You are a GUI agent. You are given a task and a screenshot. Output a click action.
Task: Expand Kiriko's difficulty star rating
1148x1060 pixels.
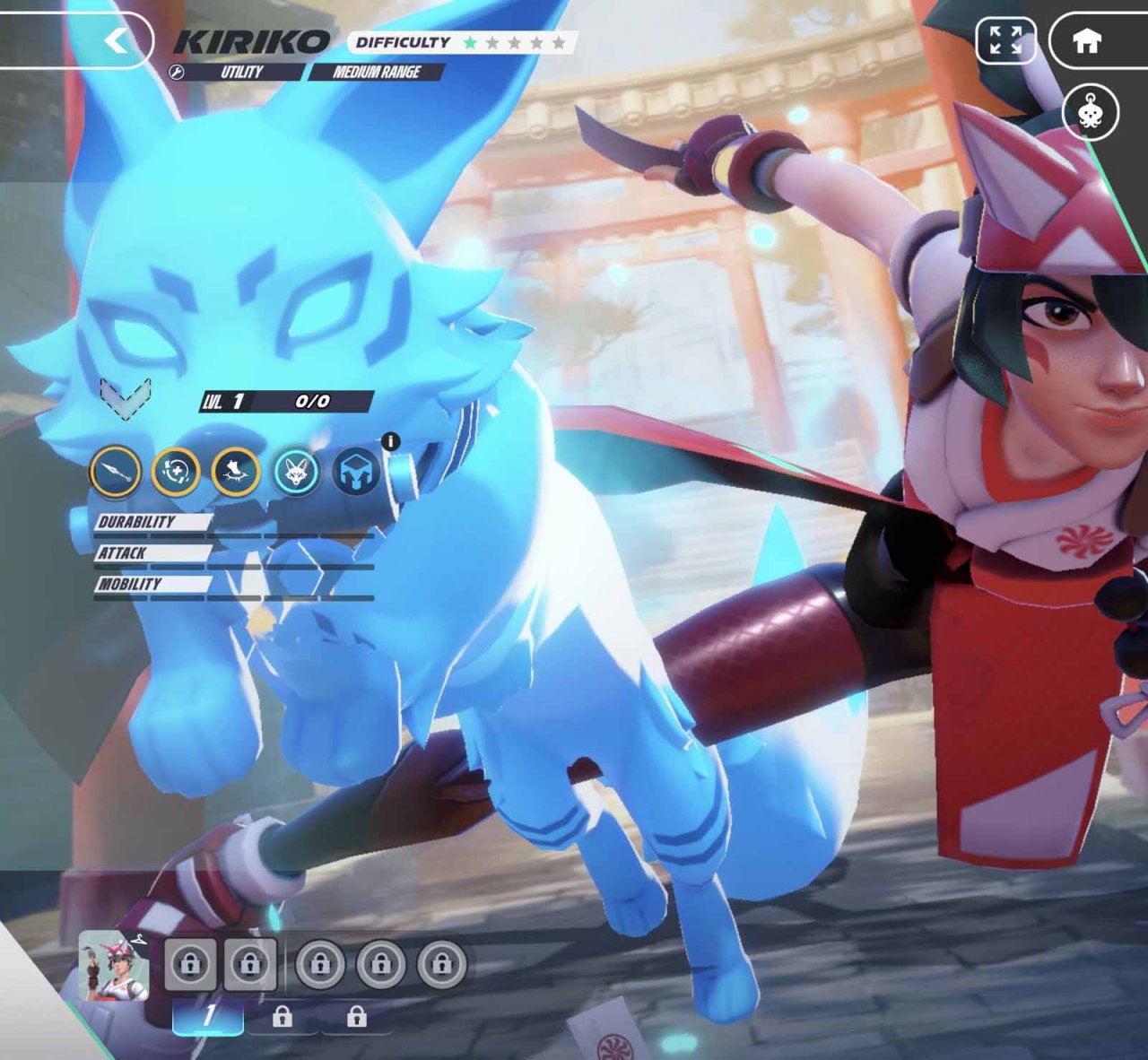pos(516,41)
